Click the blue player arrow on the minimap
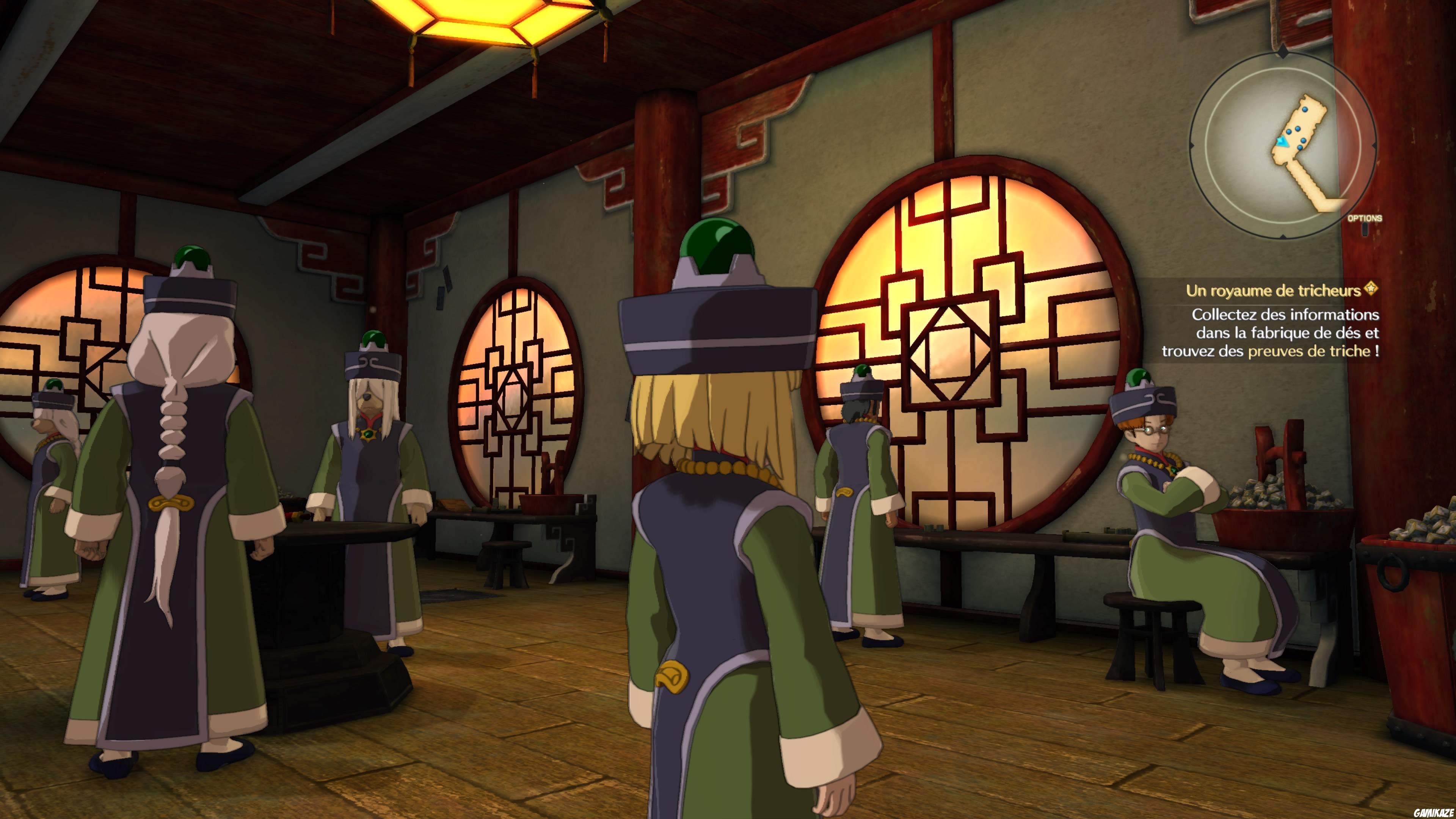Viewport: 1456px width, 819px height. tap(1282, 141)
